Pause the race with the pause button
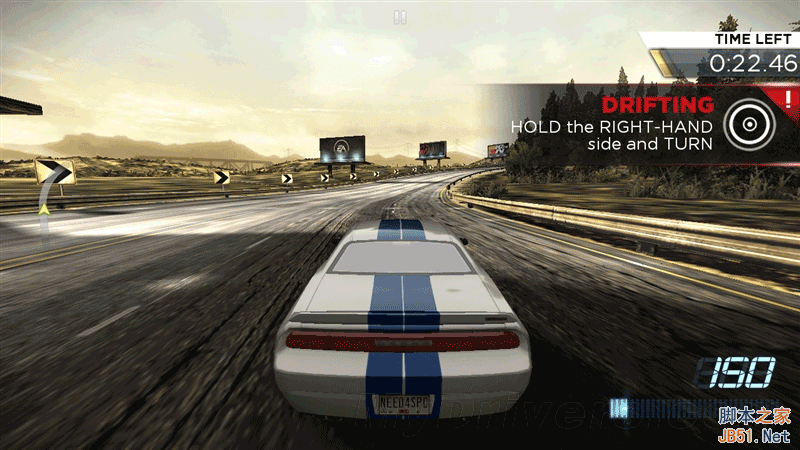Screen dimensions: 800x450 400,17
